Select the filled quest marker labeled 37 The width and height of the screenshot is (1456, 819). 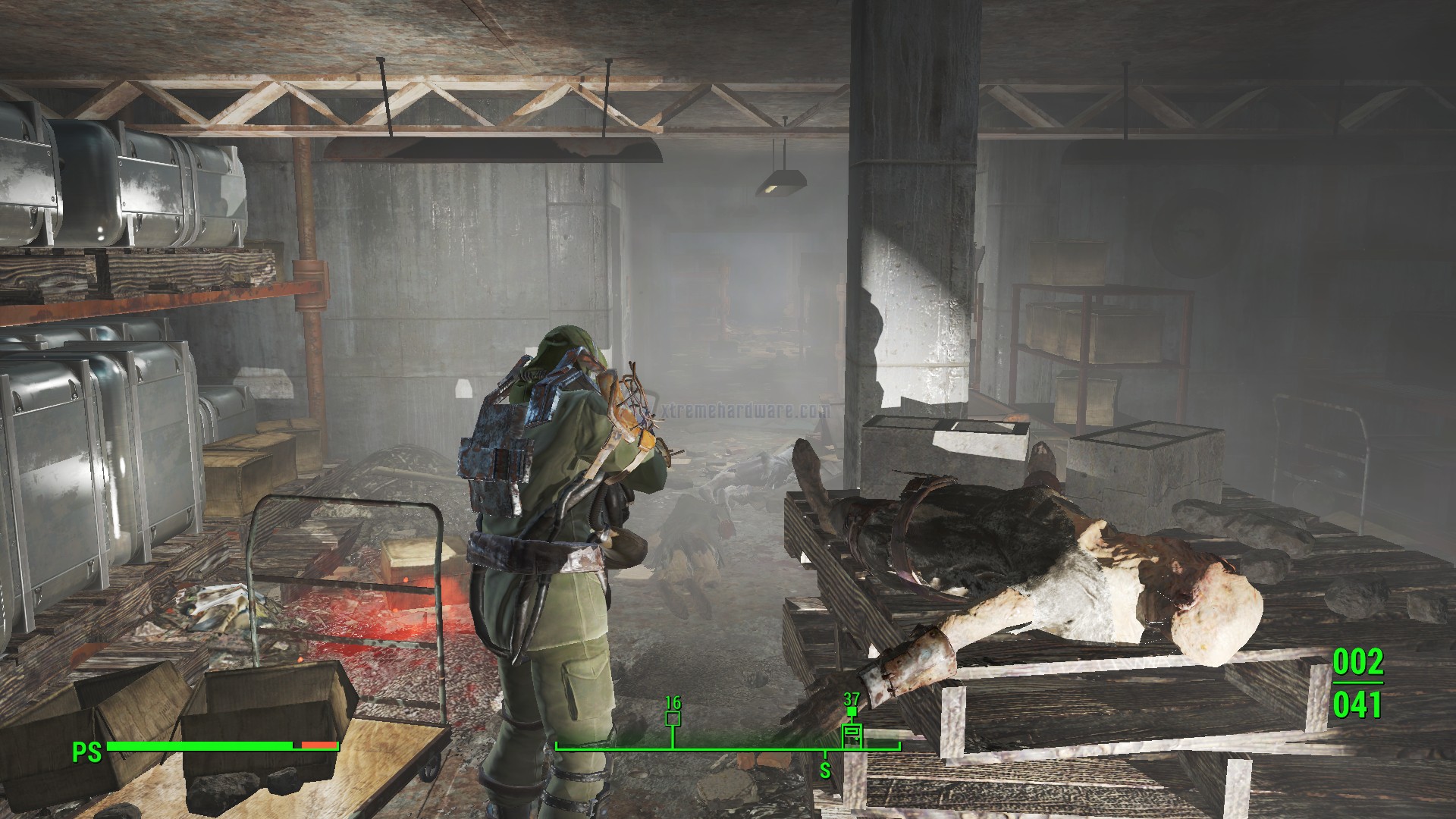852,712
